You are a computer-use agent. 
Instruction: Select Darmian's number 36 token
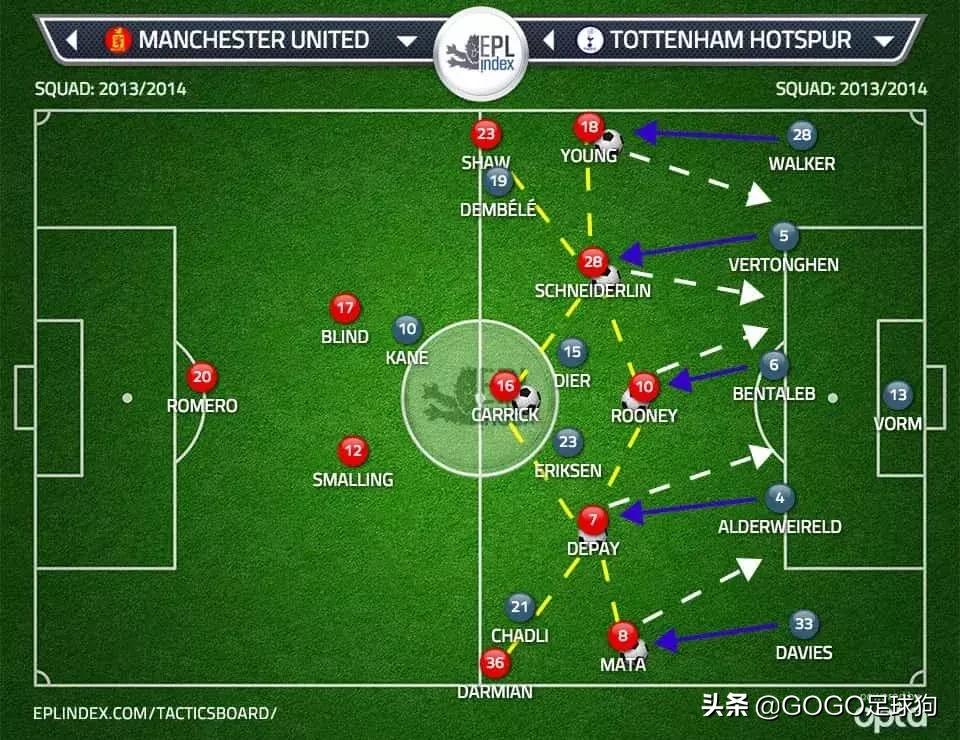pos(494,662)
